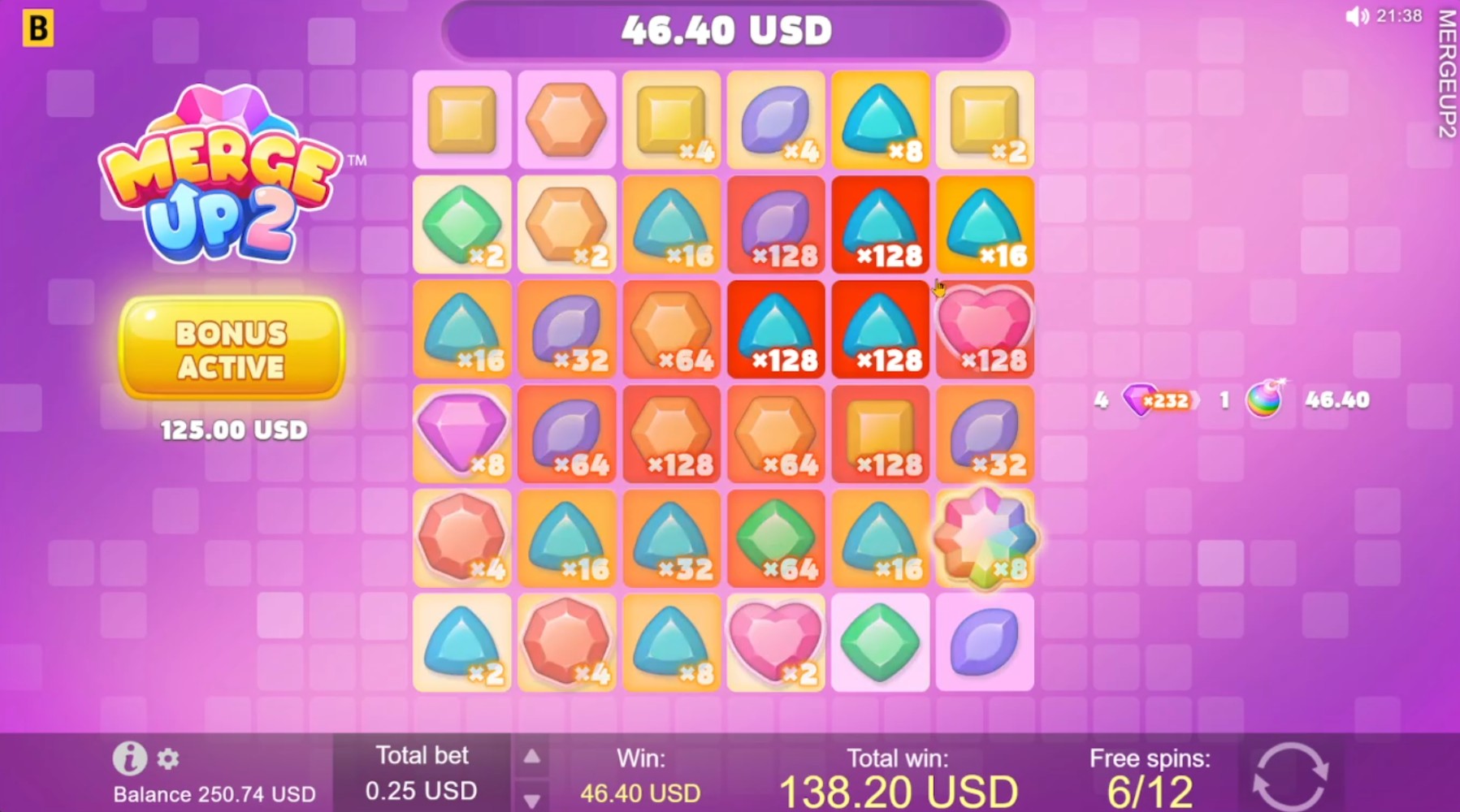Click the 46.40 USD win banner
1460x812 pixels.
coord(726,31)
